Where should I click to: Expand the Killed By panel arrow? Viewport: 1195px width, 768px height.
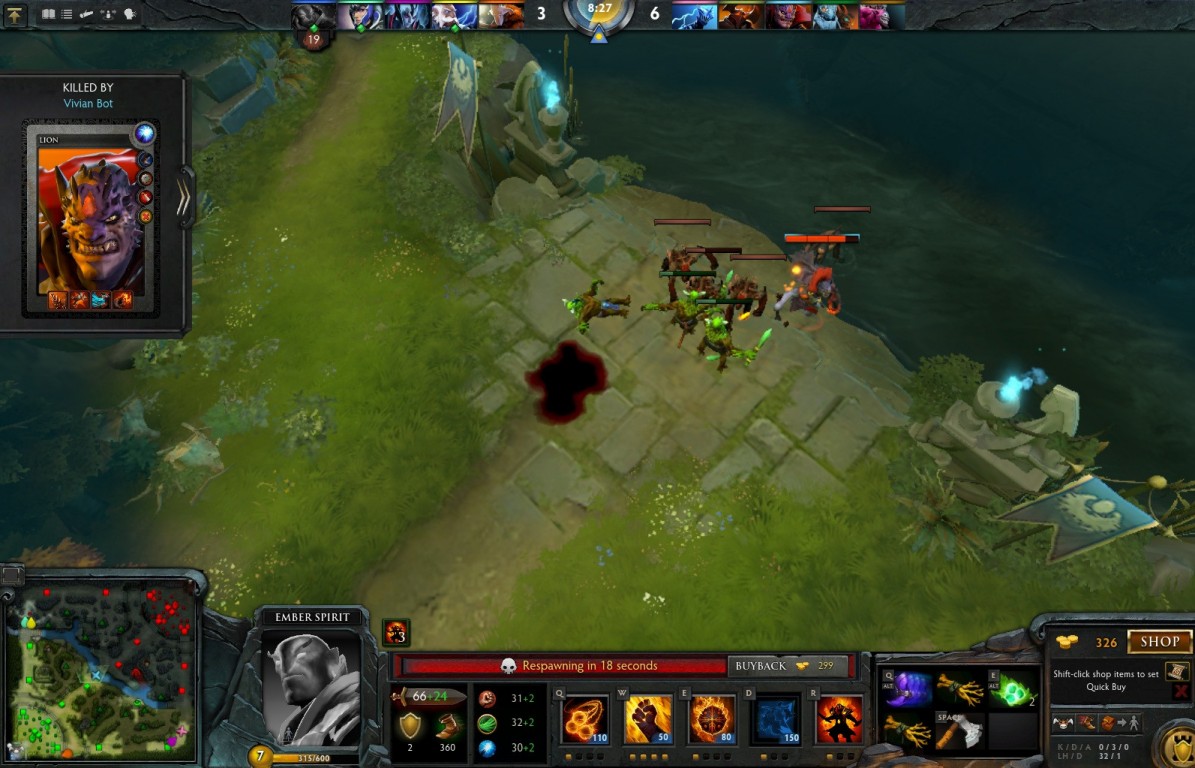(184, 199)
